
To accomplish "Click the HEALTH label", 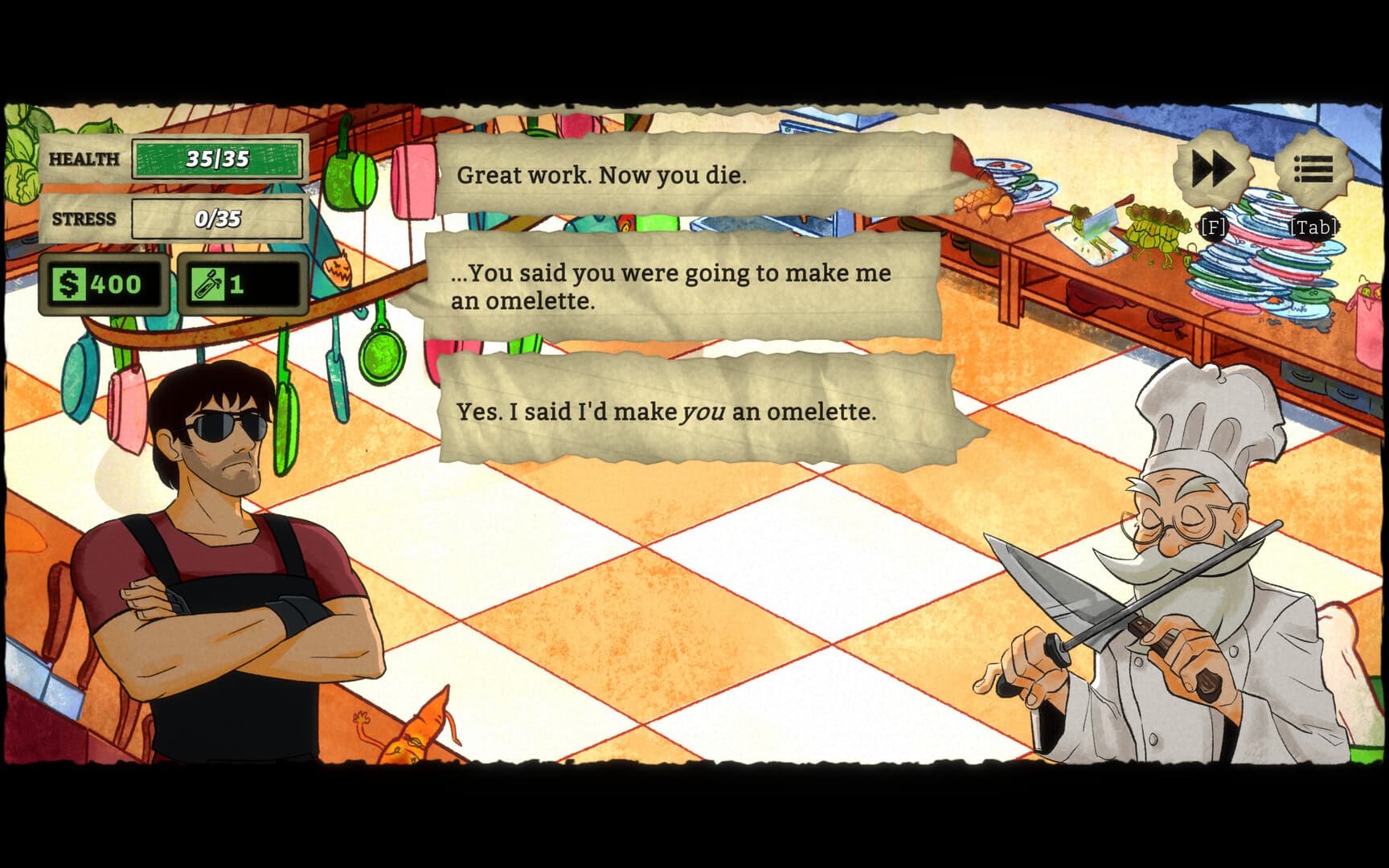I will coord(83,158).
